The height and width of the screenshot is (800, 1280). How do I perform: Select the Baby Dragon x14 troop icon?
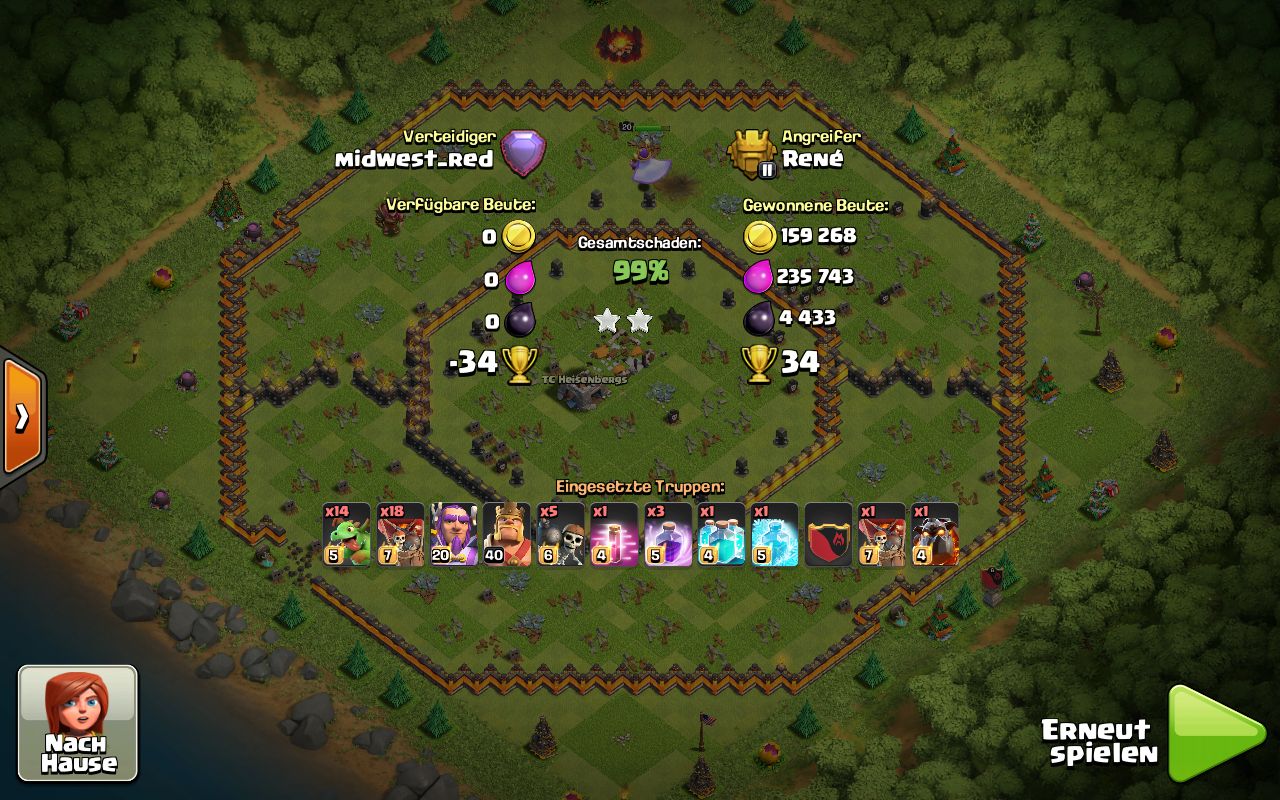(347, 534)
